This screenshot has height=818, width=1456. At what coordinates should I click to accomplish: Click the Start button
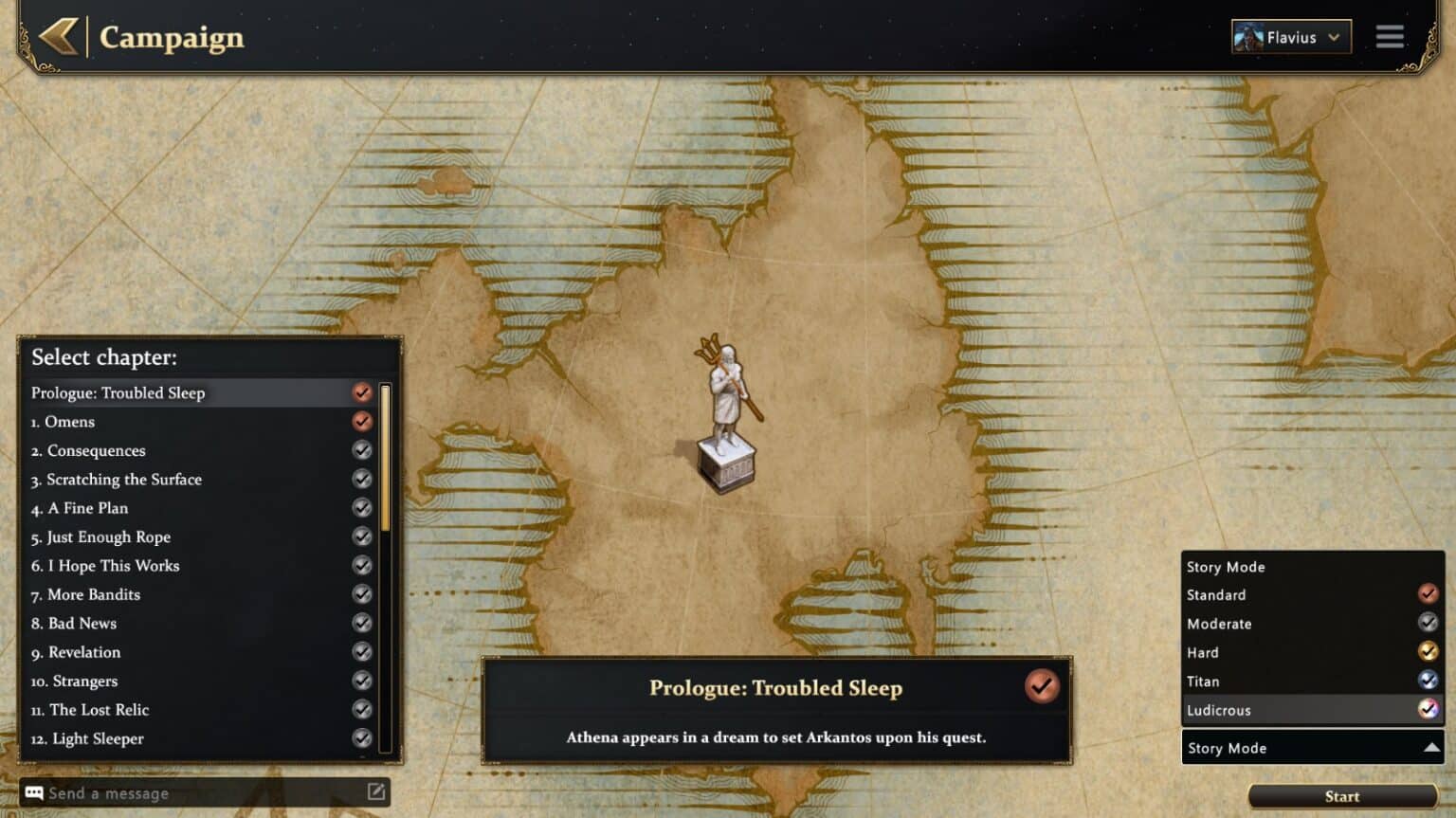[x=1341, y=796]
